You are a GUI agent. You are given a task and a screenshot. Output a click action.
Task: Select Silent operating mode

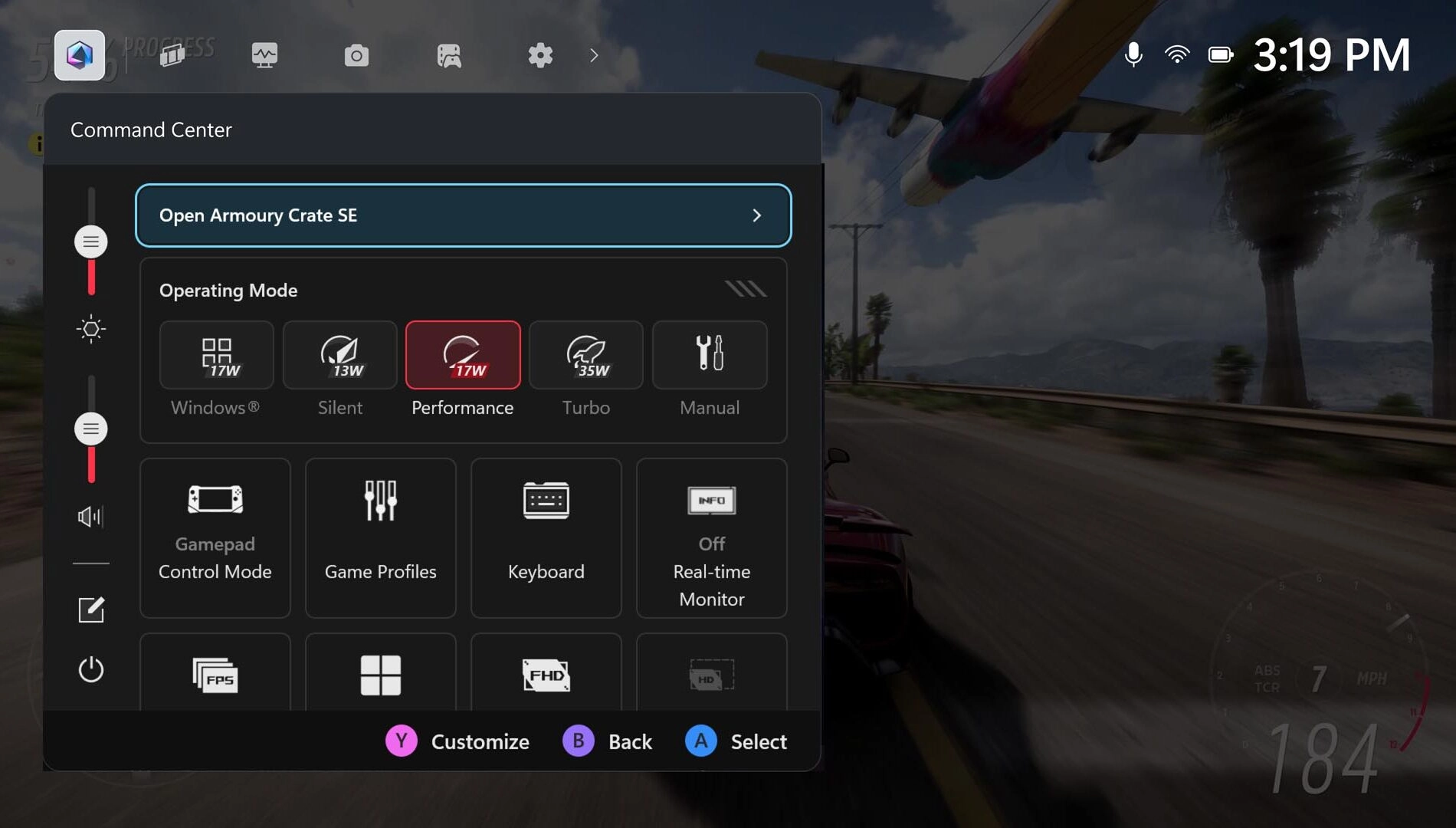click(339, 355)
